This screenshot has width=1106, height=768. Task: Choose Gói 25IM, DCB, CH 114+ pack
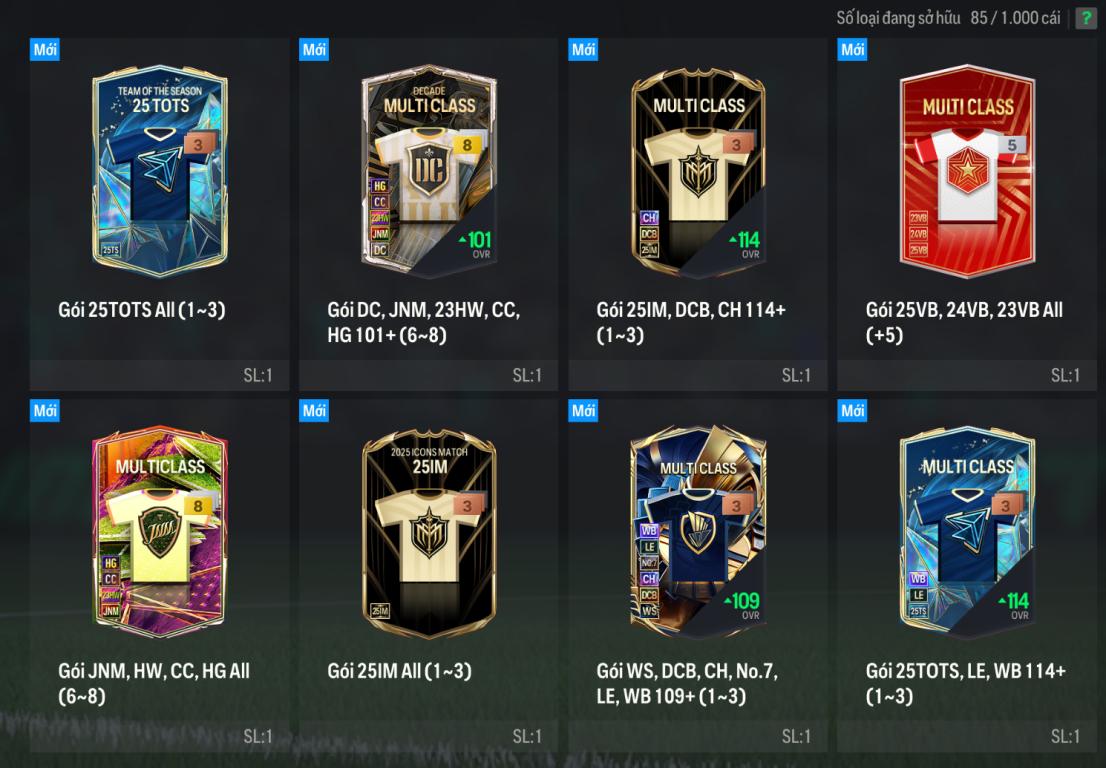698,170
